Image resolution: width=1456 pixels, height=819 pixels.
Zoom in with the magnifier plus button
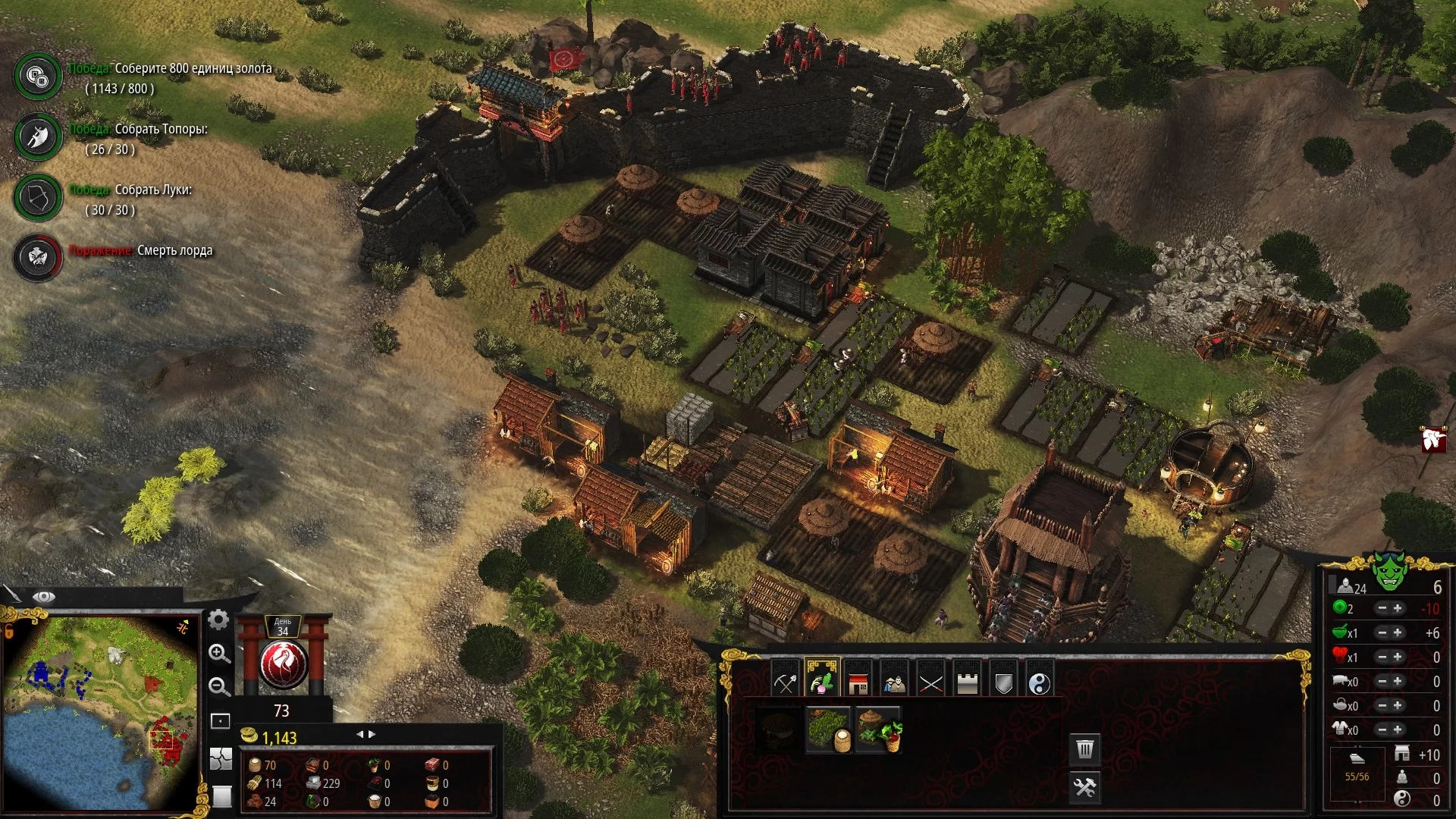[x=219, y=654]
